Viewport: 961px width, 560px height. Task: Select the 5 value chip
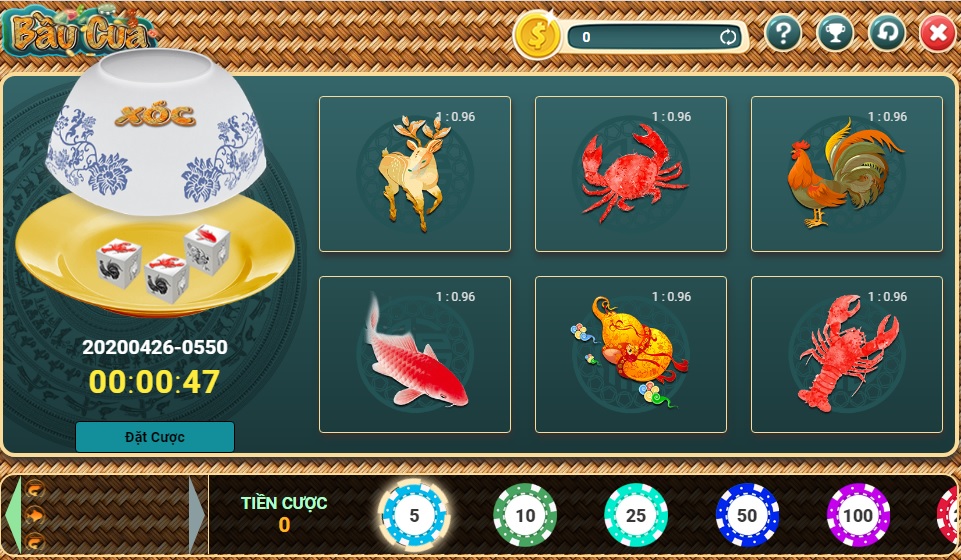pos(414,516)
